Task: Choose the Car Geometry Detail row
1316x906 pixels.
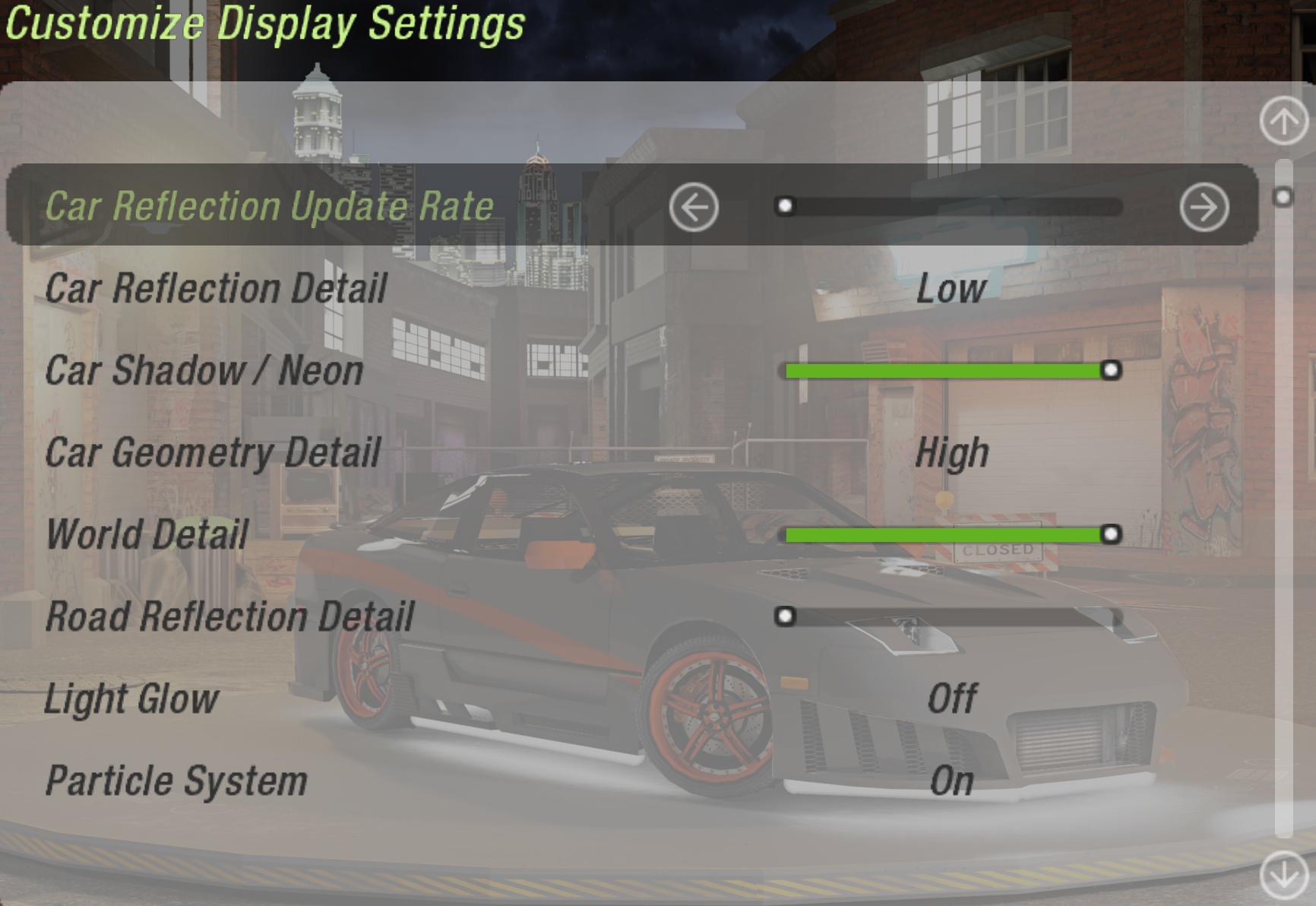Action: coord(213,453)
